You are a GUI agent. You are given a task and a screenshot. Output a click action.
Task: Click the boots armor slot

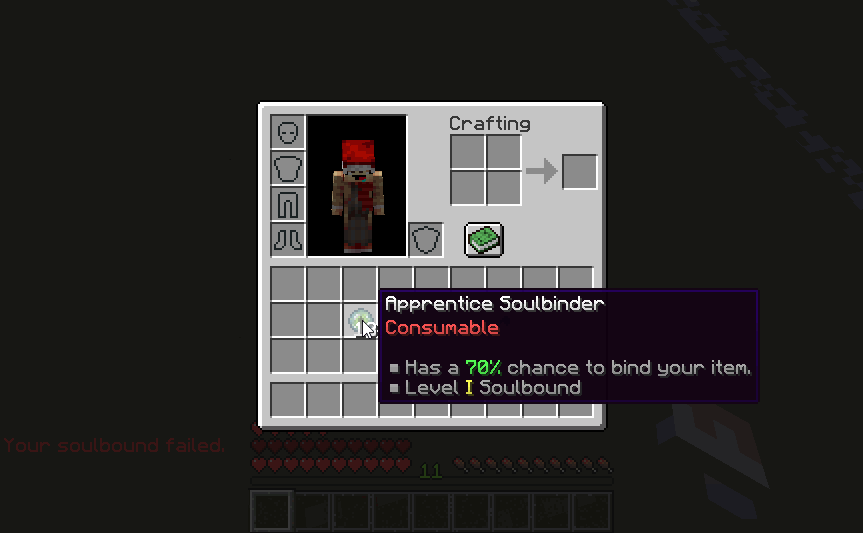click(288, 240)
